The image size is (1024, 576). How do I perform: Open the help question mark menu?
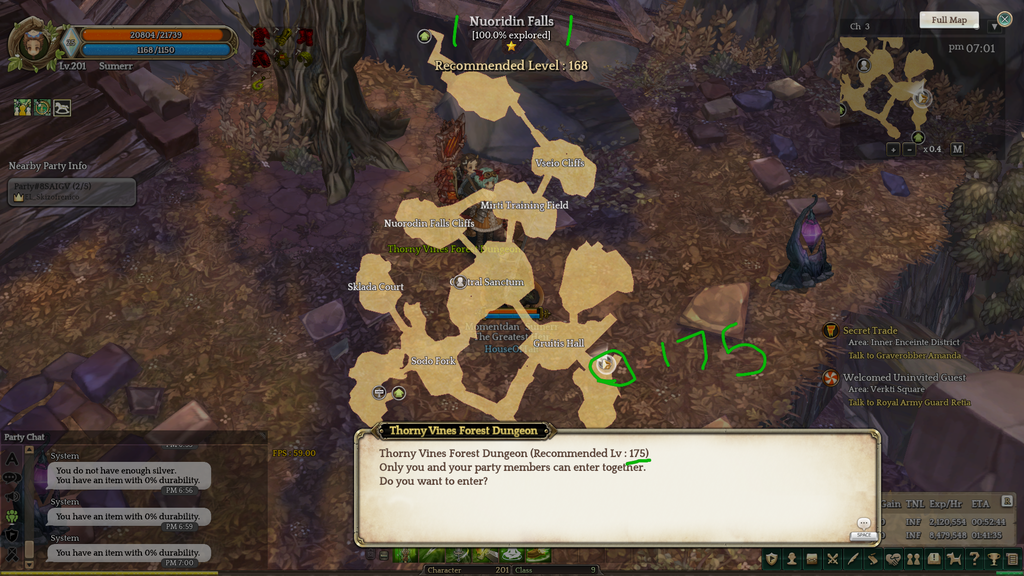[973, 559]
